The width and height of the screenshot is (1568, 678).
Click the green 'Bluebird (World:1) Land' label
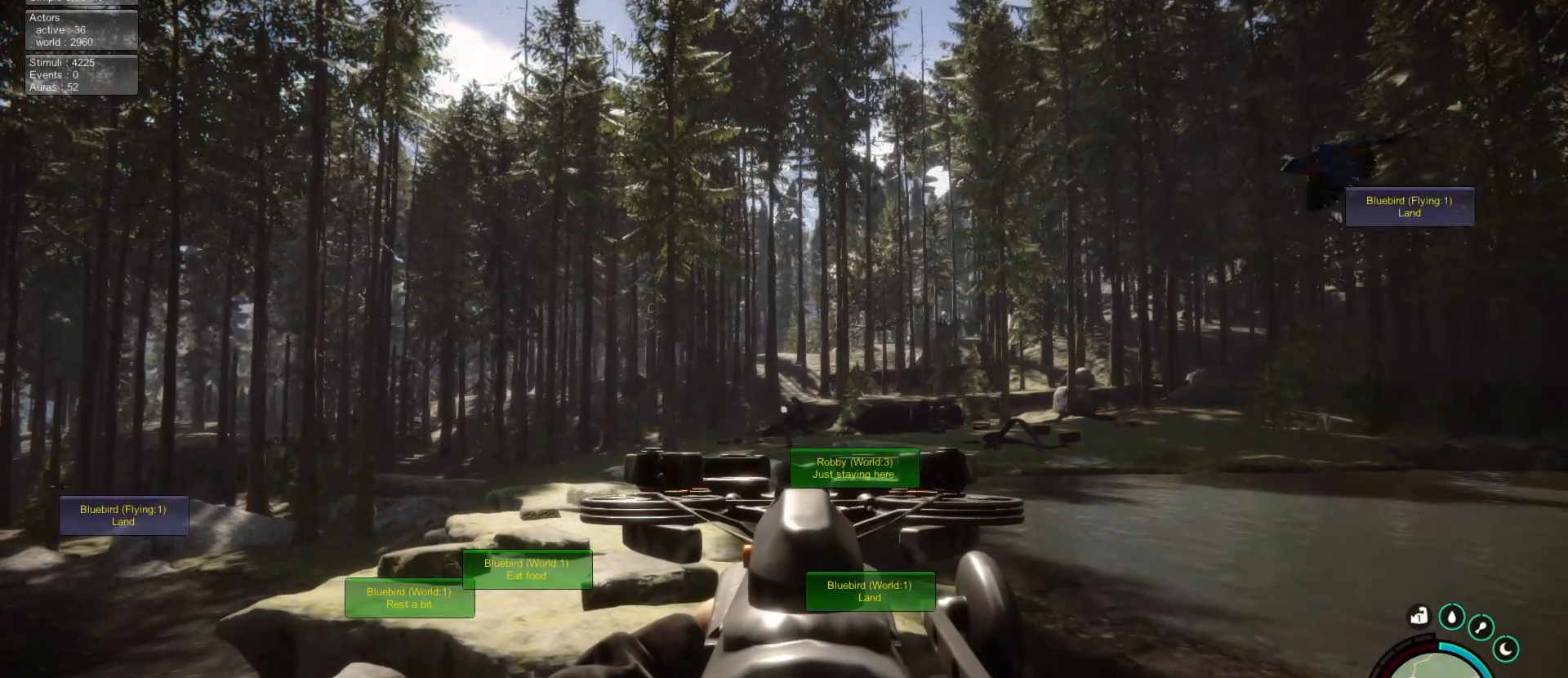coord(870,591)
